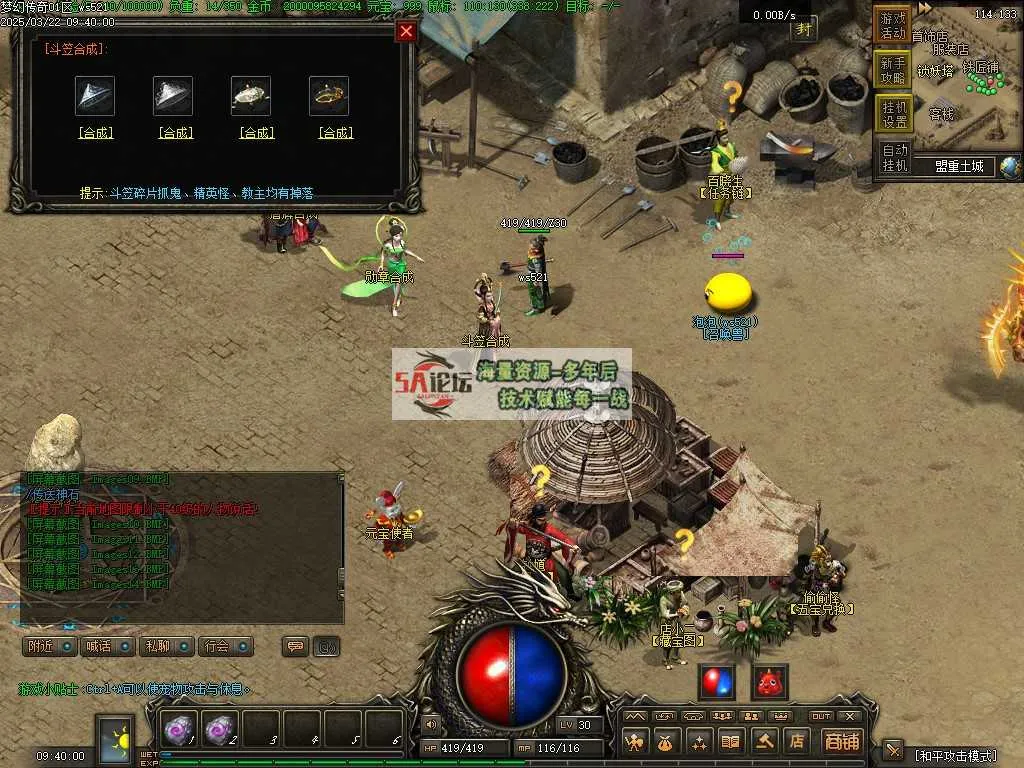Click the red monster face icon
Image resolution: width=1024 pixels, height=768 pixels.
(770, 681)
